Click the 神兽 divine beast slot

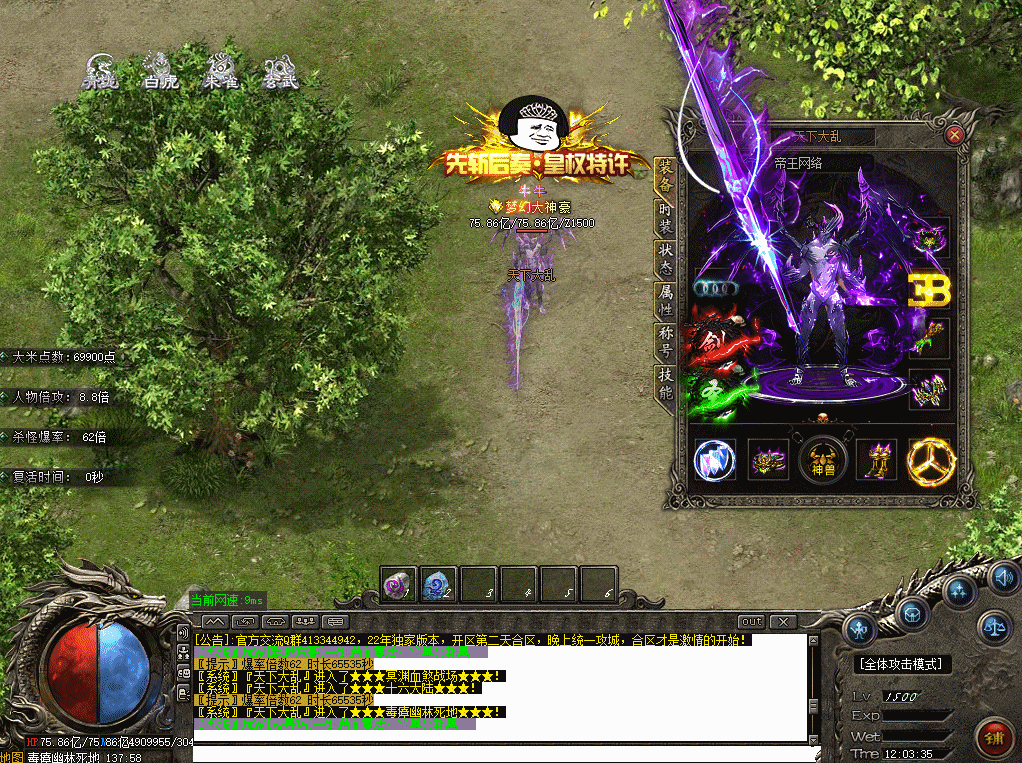pos(823,461)
